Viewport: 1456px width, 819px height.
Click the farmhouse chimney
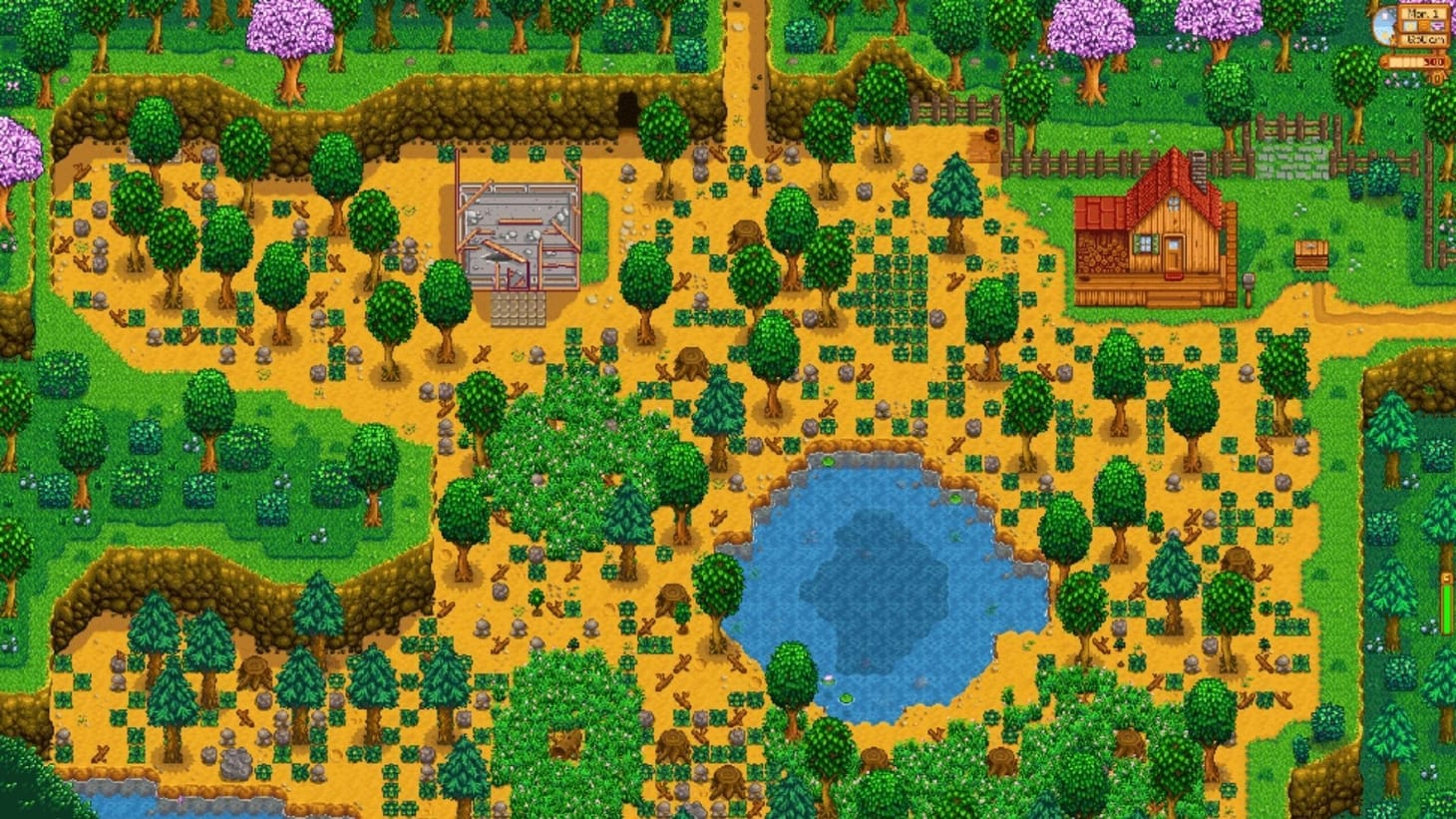1199,170
